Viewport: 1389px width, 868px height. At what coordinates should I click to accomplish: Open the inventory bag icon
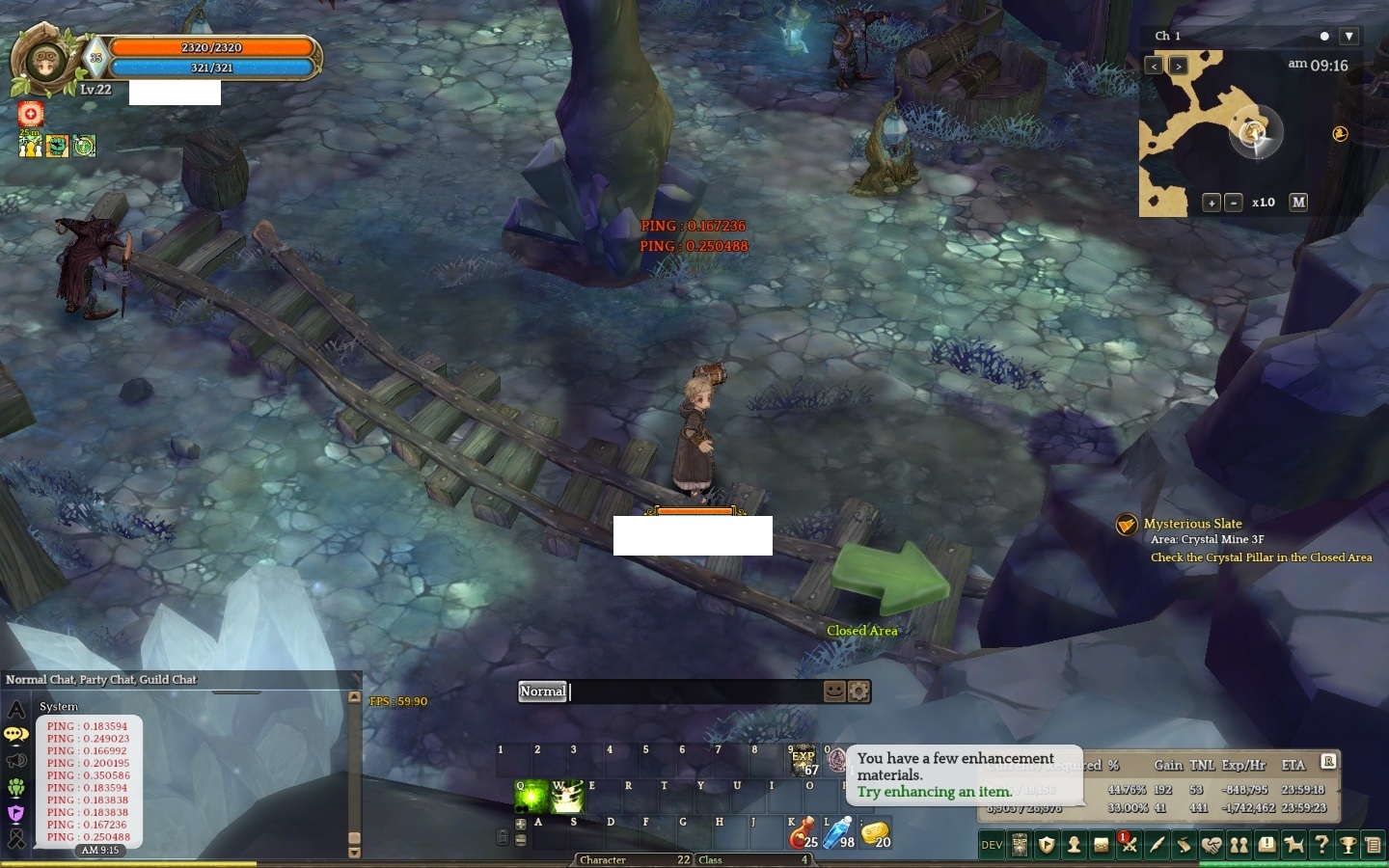[1101, 845]
